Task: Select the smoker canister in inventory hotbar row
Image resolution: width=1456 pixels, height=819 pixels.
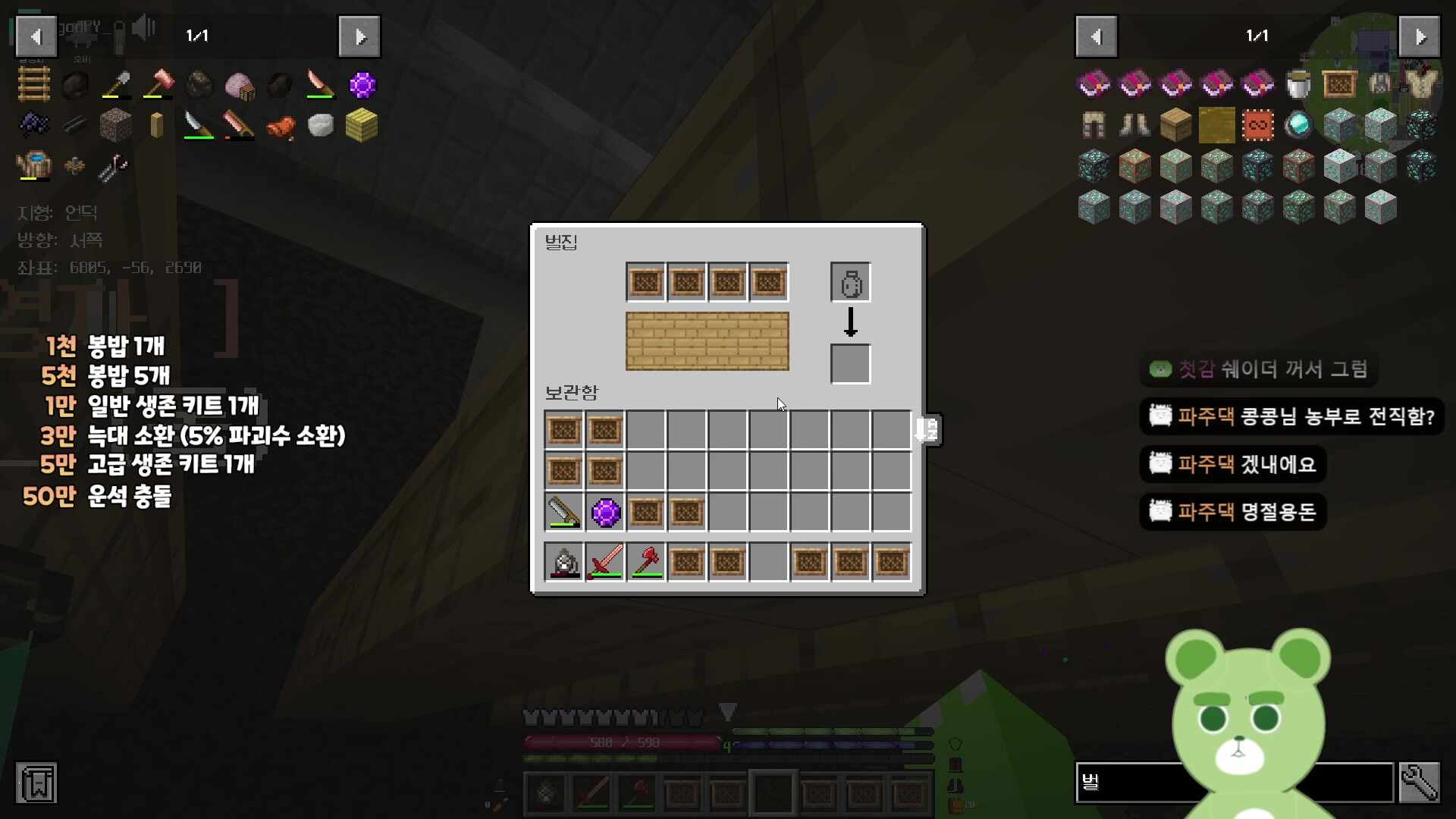Action: point(564,563)
